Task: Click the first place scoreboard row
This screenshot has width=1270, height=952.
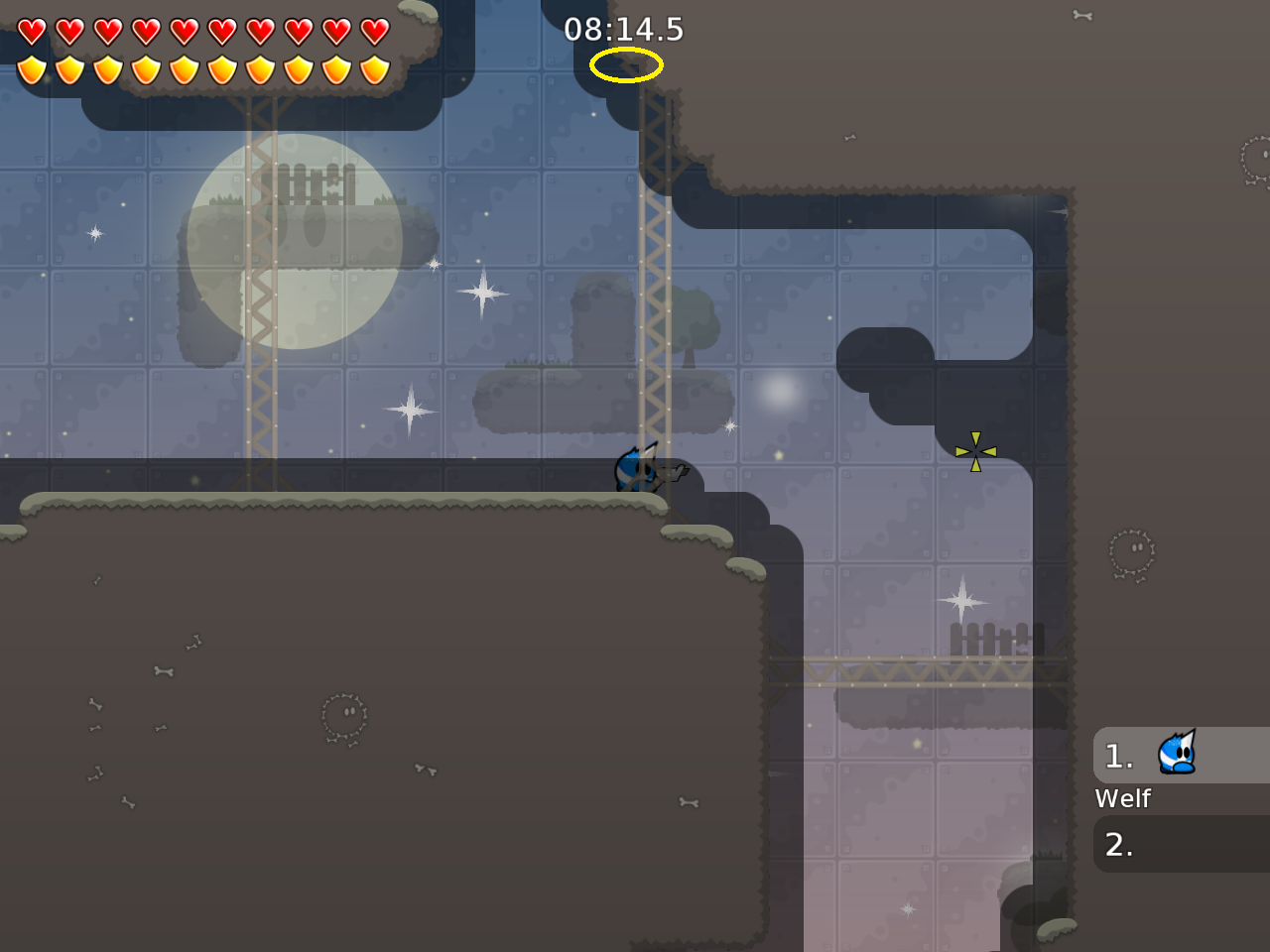Action: [1181, 756]
